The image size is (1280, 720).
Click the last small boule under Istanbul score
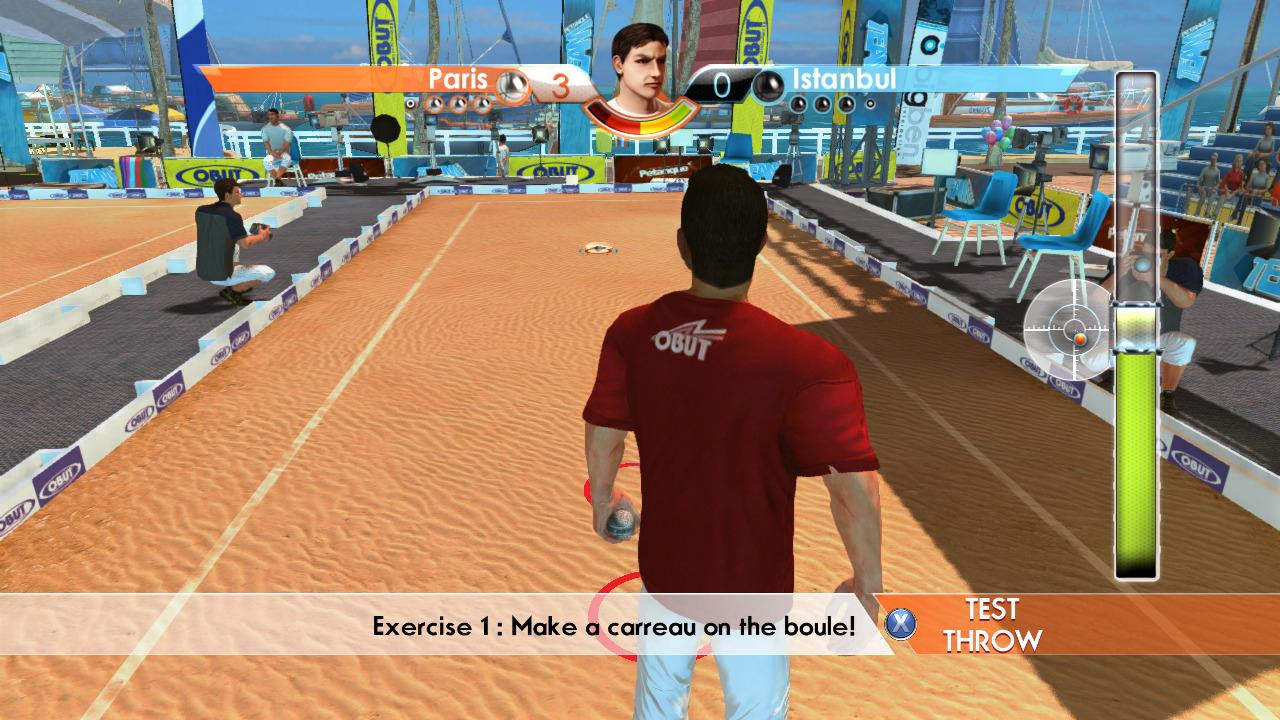coord(870,105)
